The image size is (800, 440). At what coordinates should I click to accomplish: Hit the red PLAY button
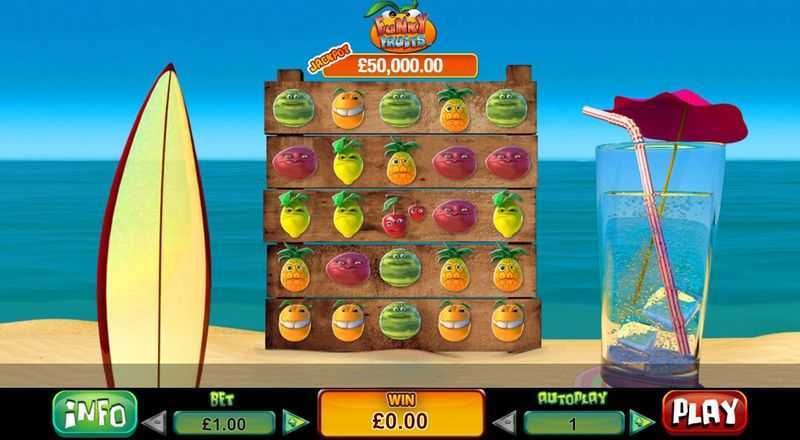click(x=703, y=411)
